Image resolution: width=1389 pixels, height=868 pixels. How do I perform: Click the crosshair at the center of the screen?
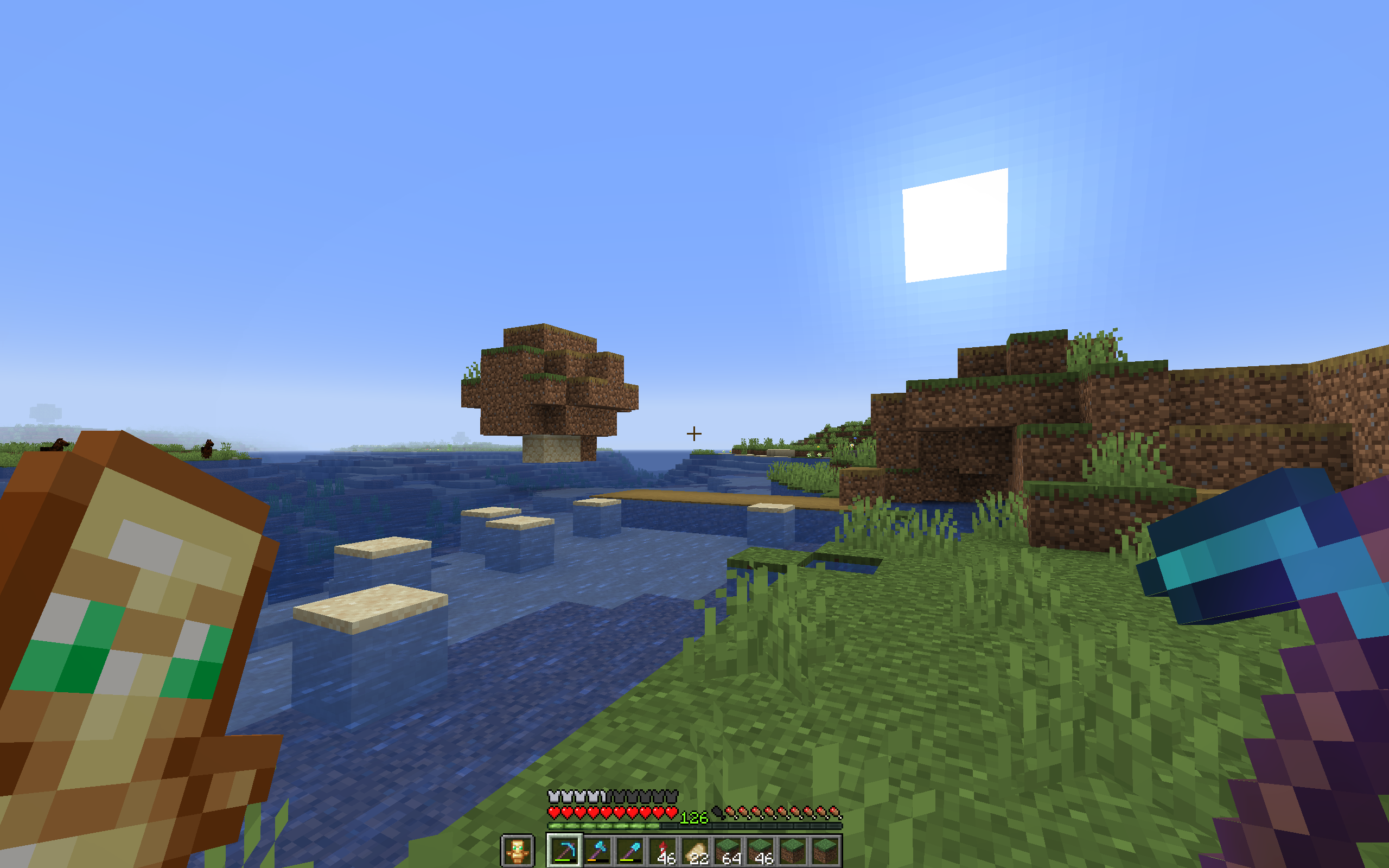pyautogui.click(x=694, y=433)
